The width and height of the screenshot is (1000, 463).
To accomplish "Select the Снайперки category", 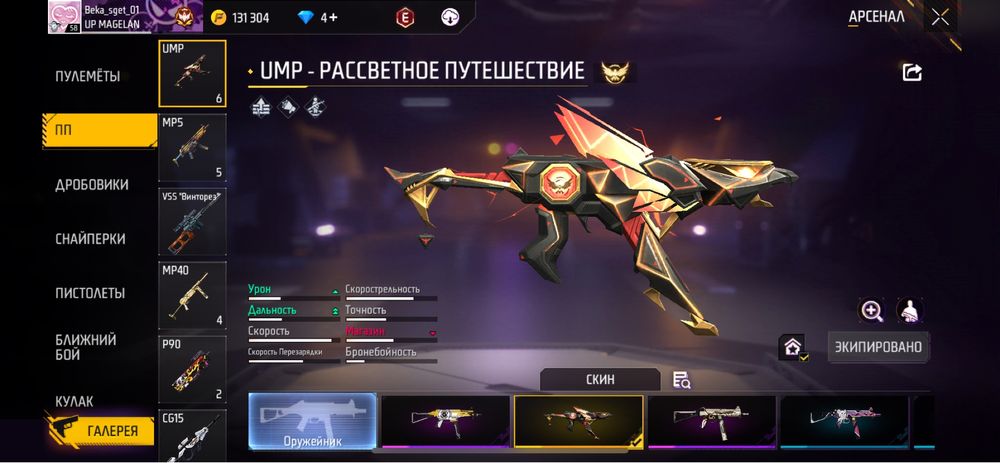I will (x=90, y=239).
